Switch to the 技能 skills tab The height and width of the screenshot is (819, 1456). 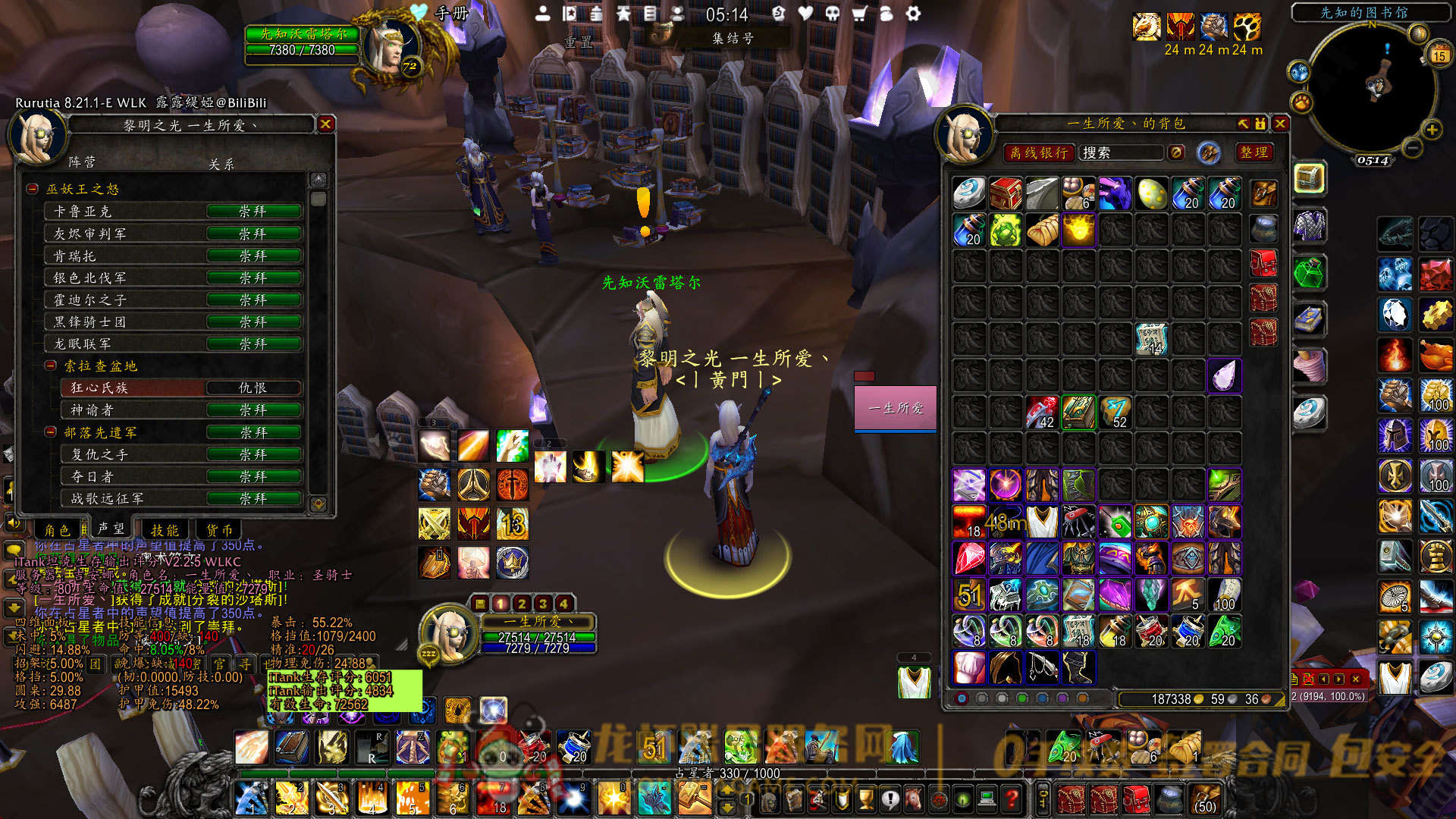pyautogui.click(x=165, y=530)
